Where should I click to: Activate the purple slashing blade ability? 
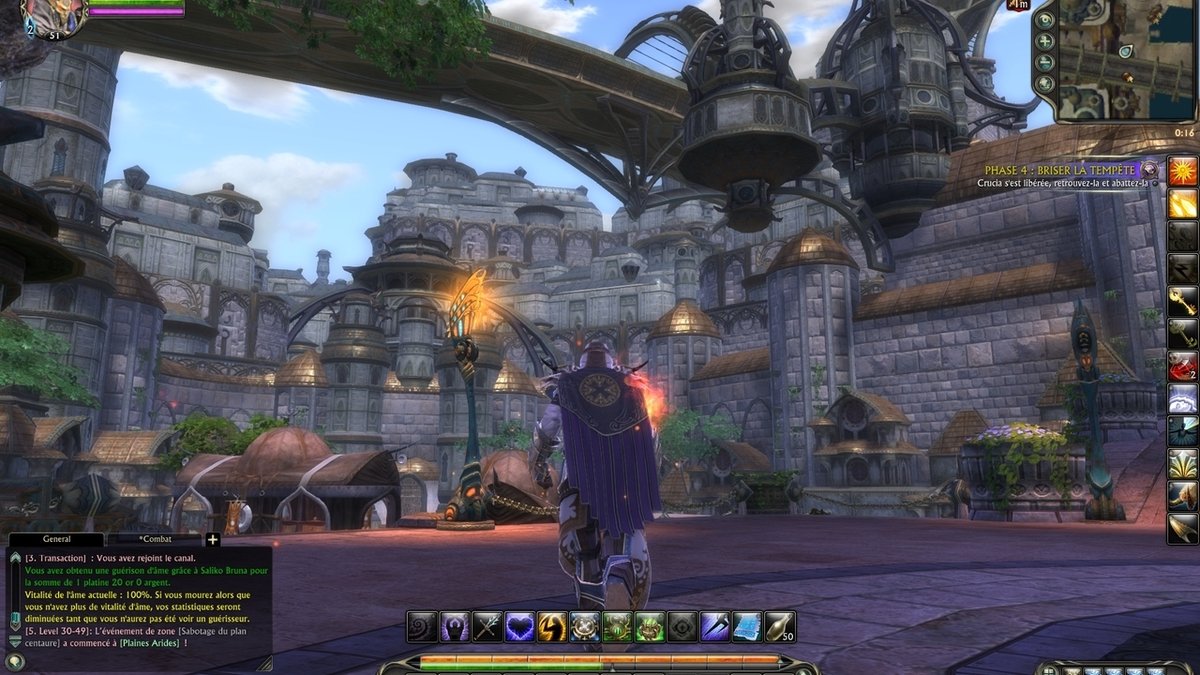714,626
